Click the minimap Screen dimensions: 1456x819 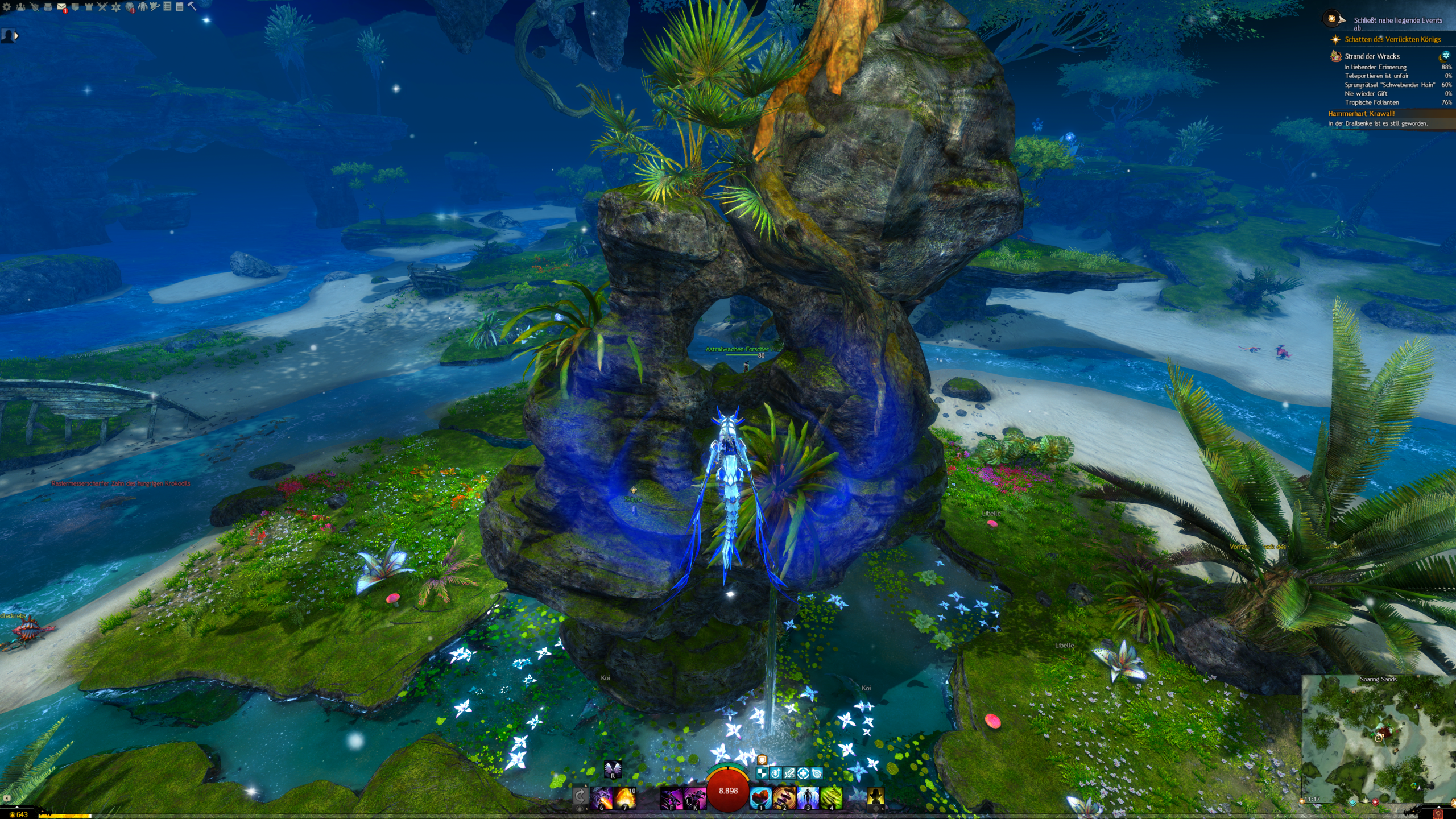coord(1378,739)
